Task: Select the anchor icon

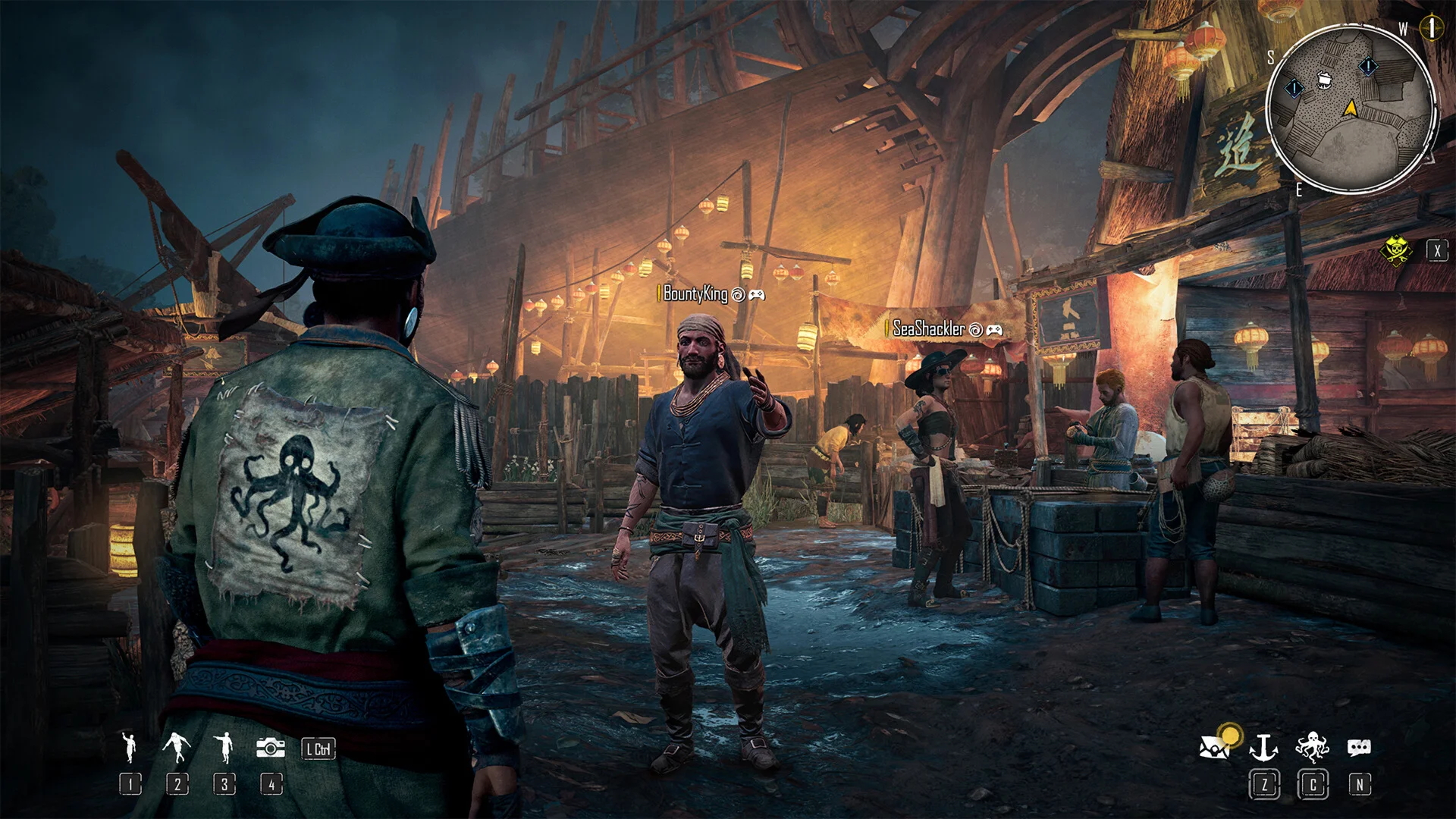Action: [x=1263, y=748]
